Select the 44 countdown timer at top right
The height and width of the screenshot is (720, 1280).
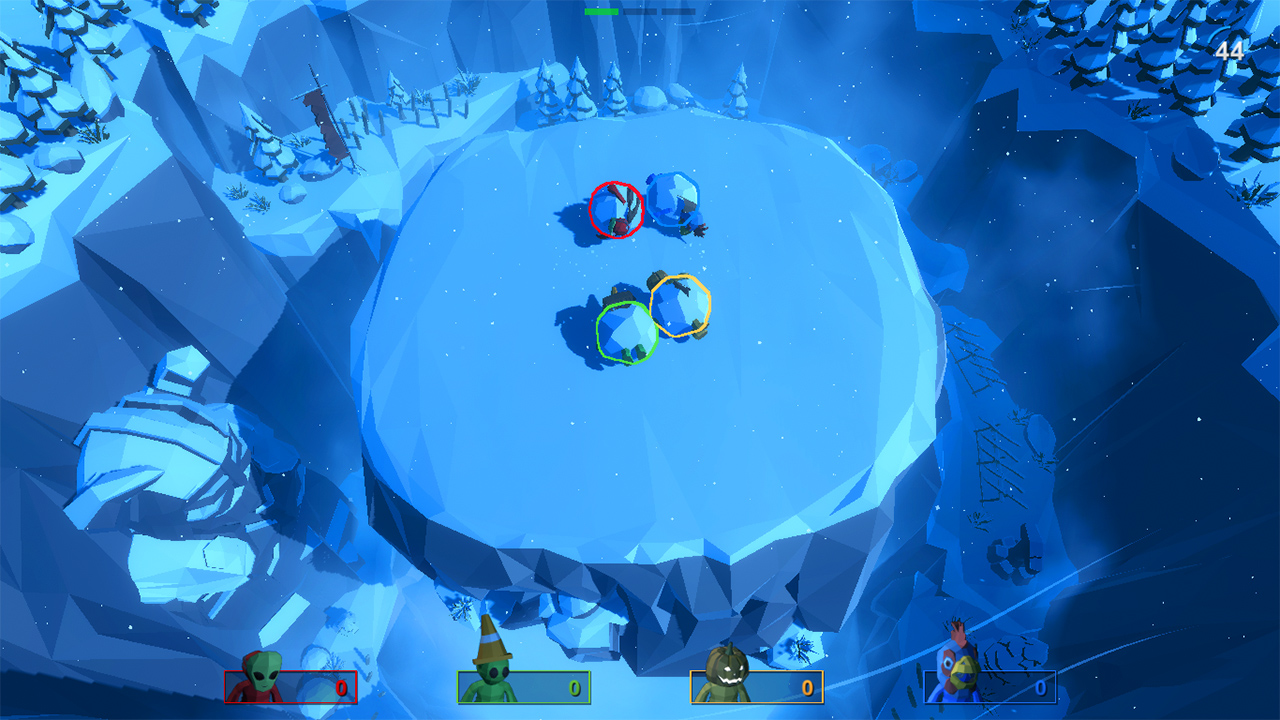(1228, 48)
